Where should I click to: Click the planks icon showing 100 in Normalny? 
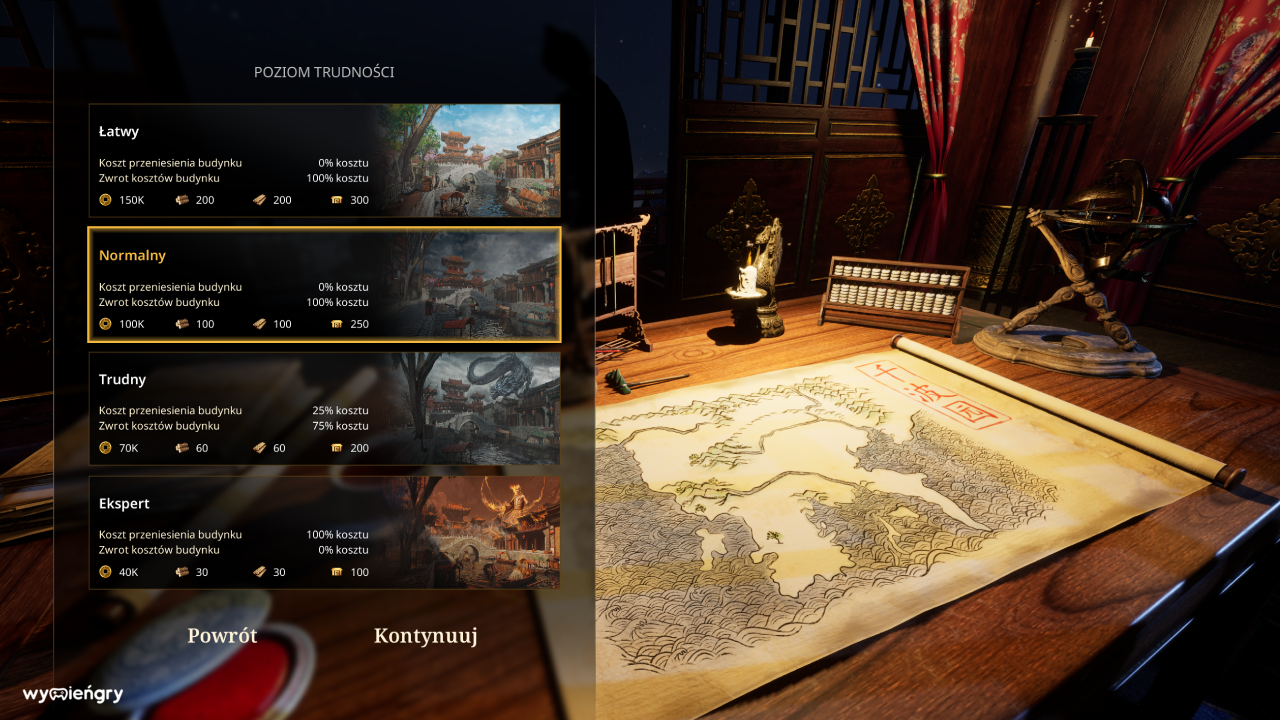[x=258, y=324]
